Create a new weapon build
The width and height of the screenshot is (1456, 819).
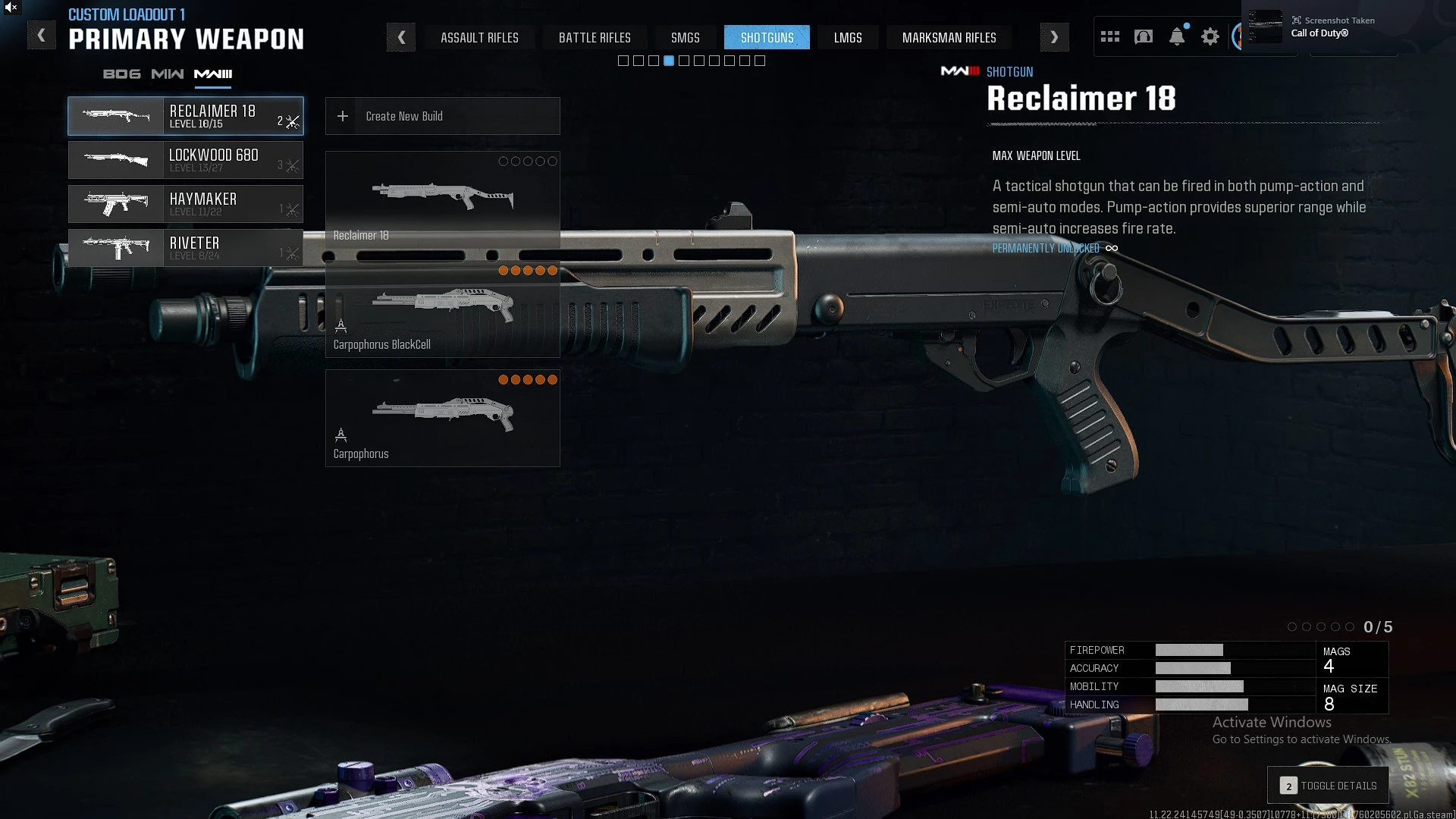[442, 116]
